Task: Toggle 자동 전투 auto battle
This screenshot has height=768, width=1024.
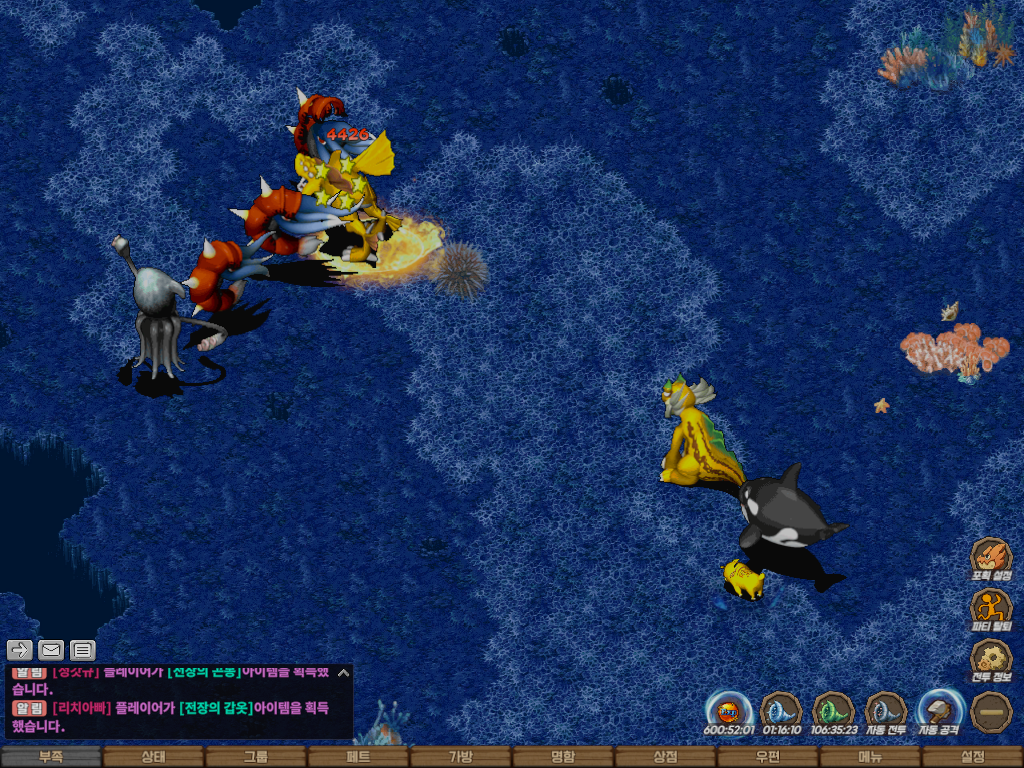Action: [x=886, y=711]
